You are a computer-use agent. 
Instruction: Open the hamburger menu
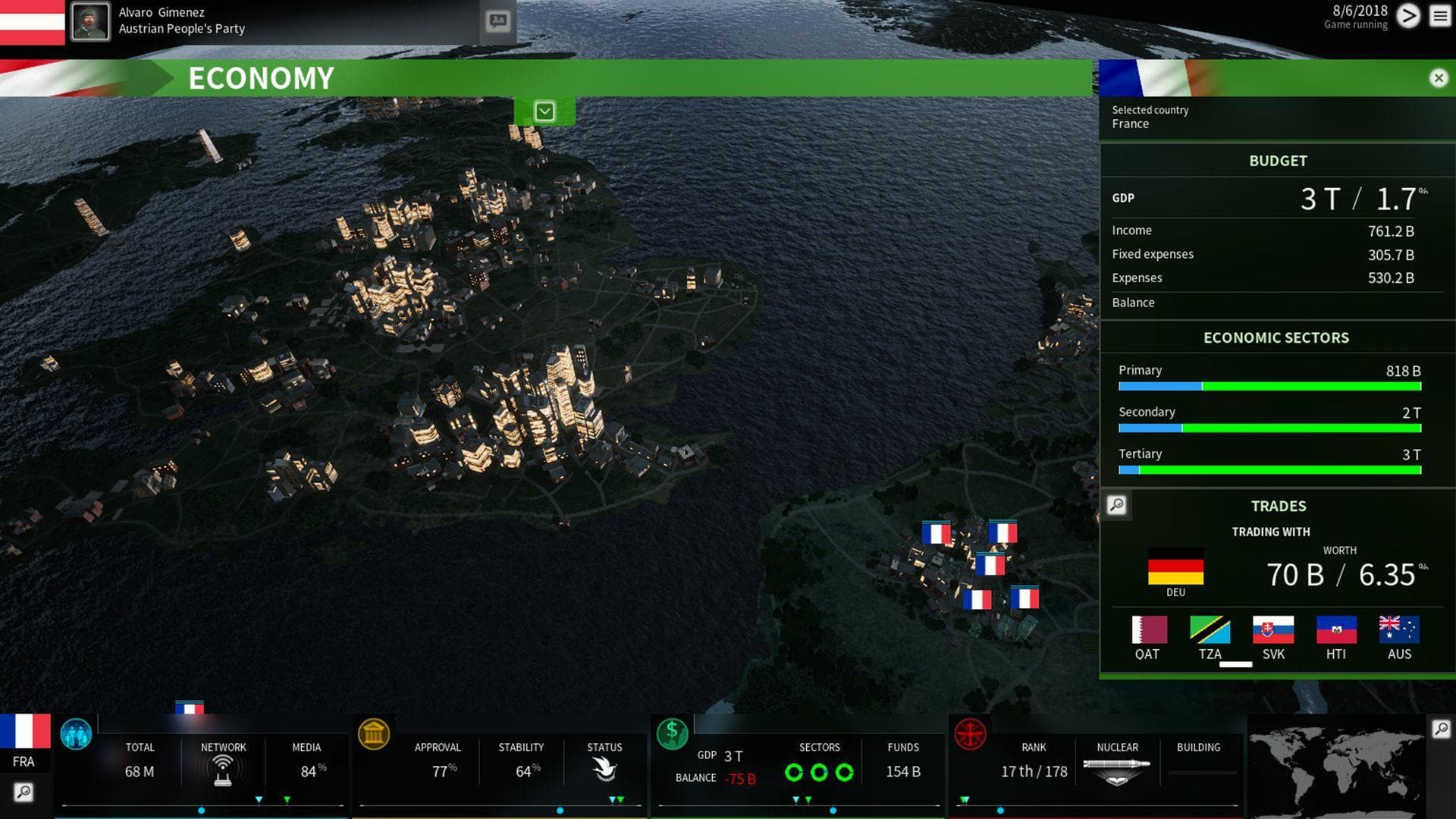tap(1439, 16)
